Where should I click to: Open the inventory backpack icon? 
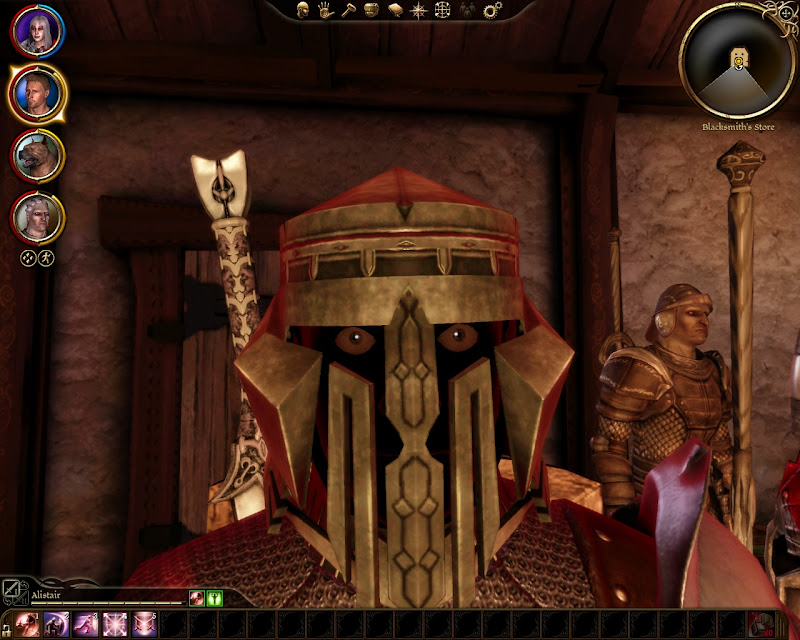click(x=371, y=10)
